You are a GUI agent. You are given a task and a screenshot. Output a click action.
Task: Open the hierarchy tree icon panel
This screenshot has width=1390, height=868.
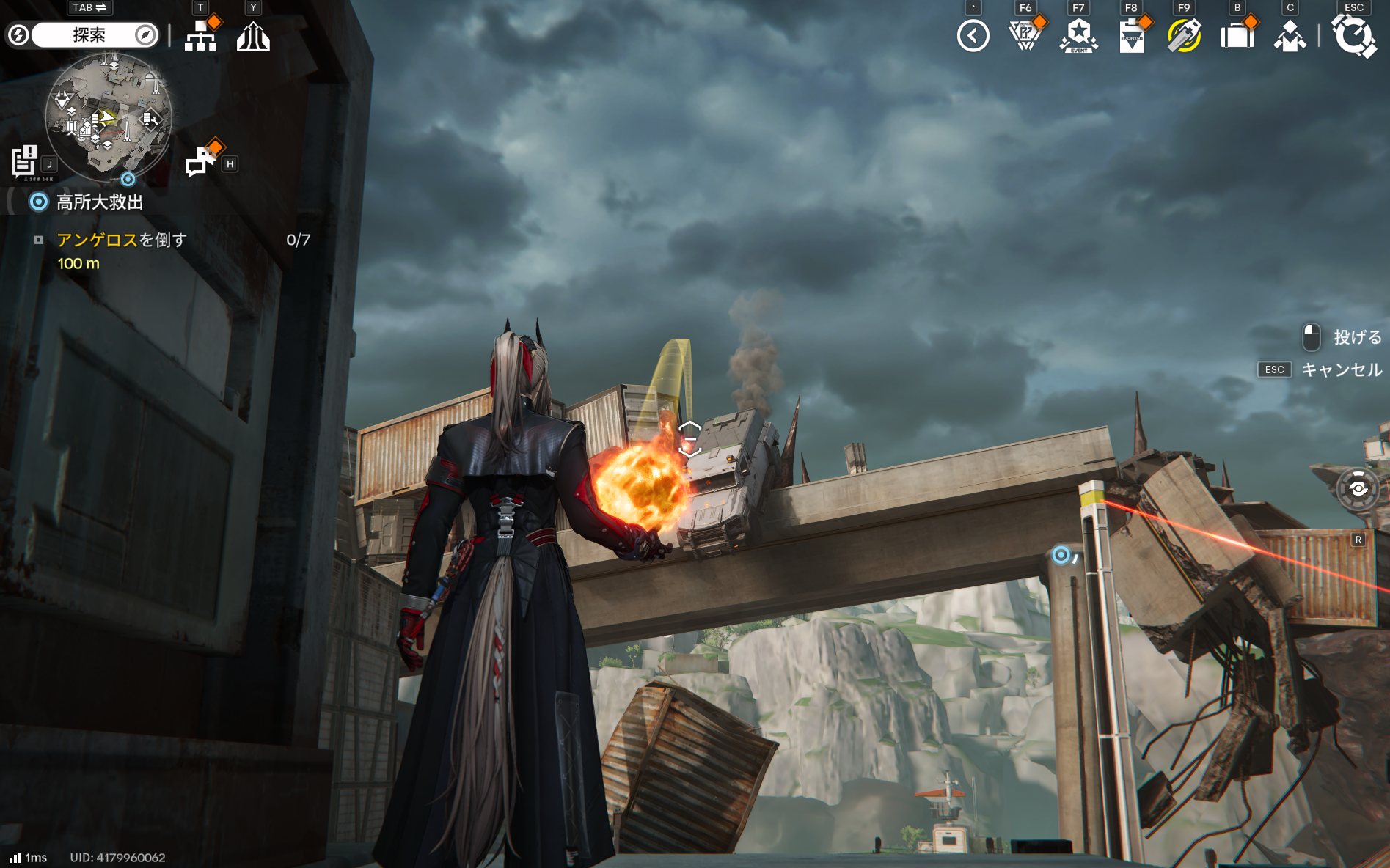coord(200,35)
